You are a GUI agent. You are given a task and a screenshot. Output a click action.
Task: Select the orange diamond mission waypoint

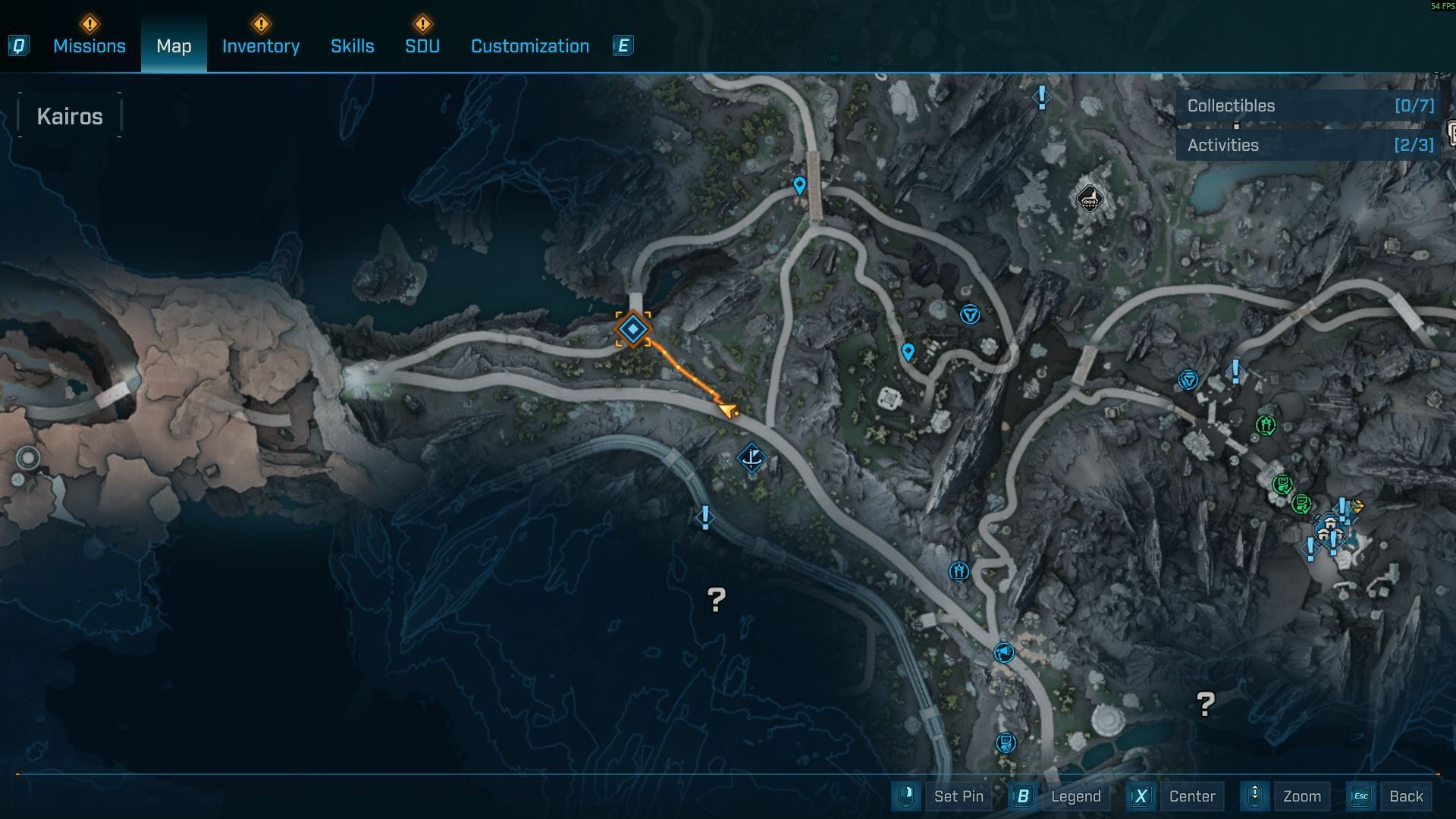[x=632, y=330]
